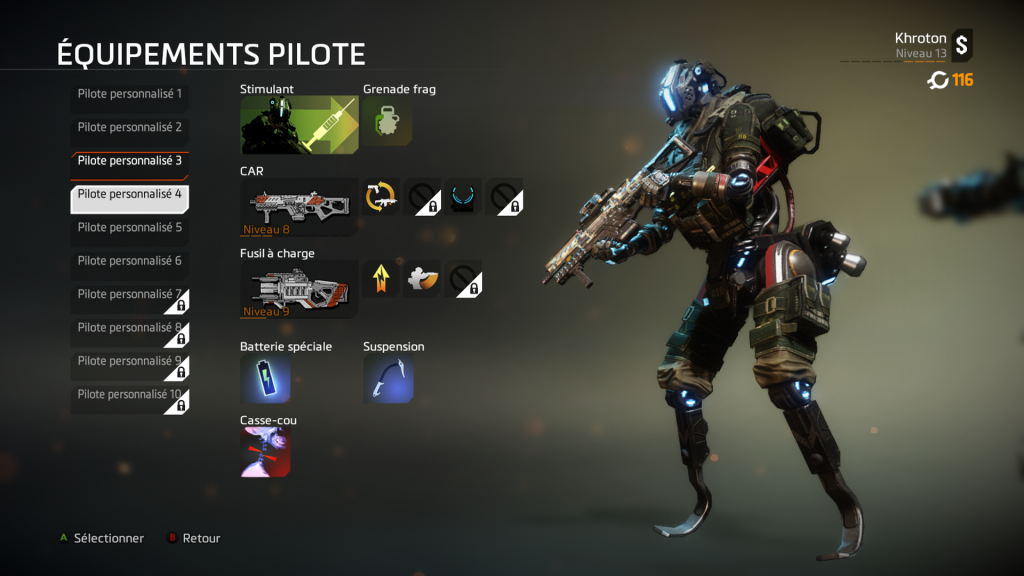Click the charge rifle's yellow arrow mod
Screen dimensions: 1024x576
click(x=380, y=279)
